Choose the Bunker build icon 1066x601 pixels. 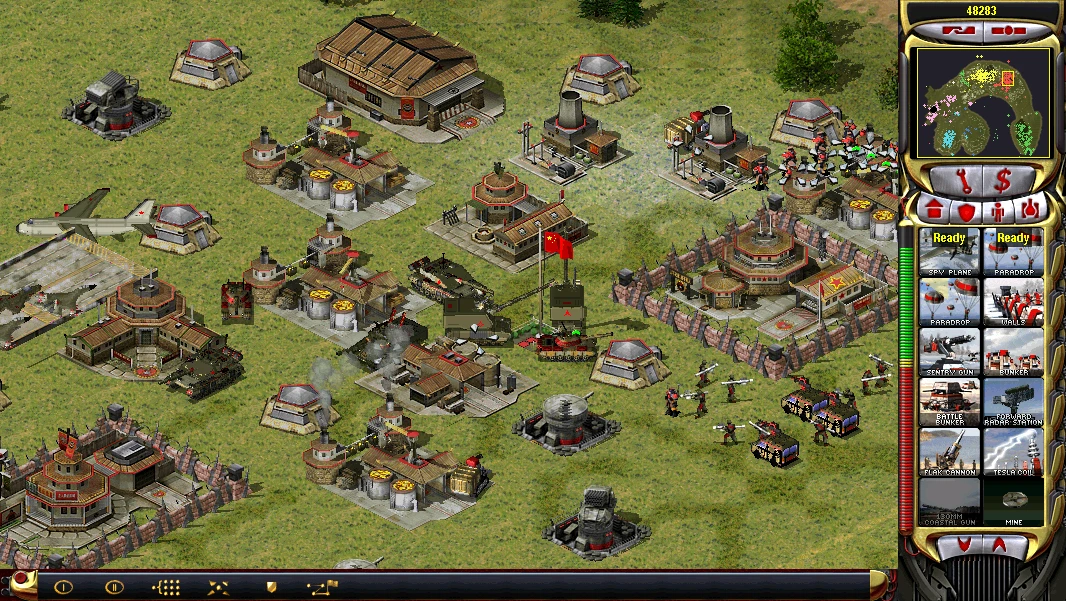(x=1013, y=351)
